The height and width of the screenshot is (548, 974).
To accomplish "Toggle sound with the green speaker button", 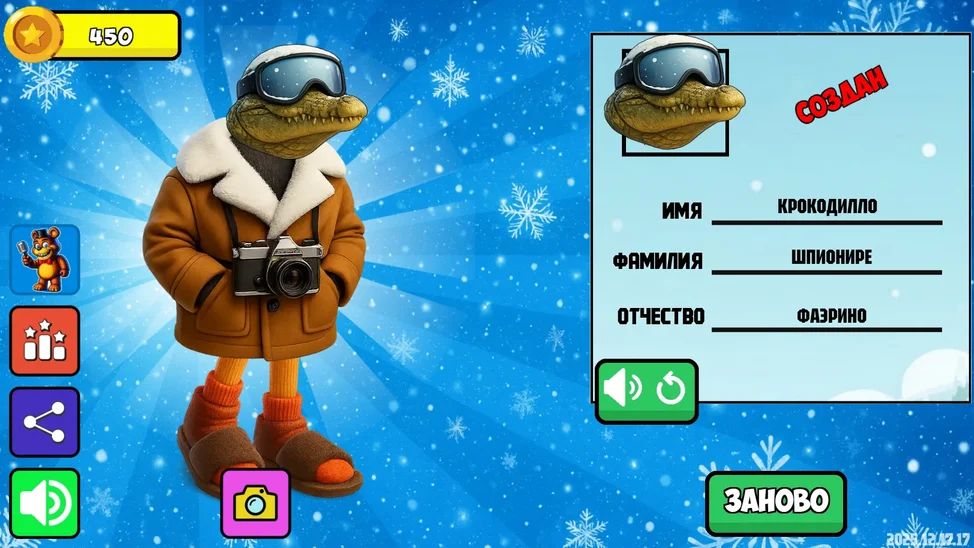I will pos(44,503).
